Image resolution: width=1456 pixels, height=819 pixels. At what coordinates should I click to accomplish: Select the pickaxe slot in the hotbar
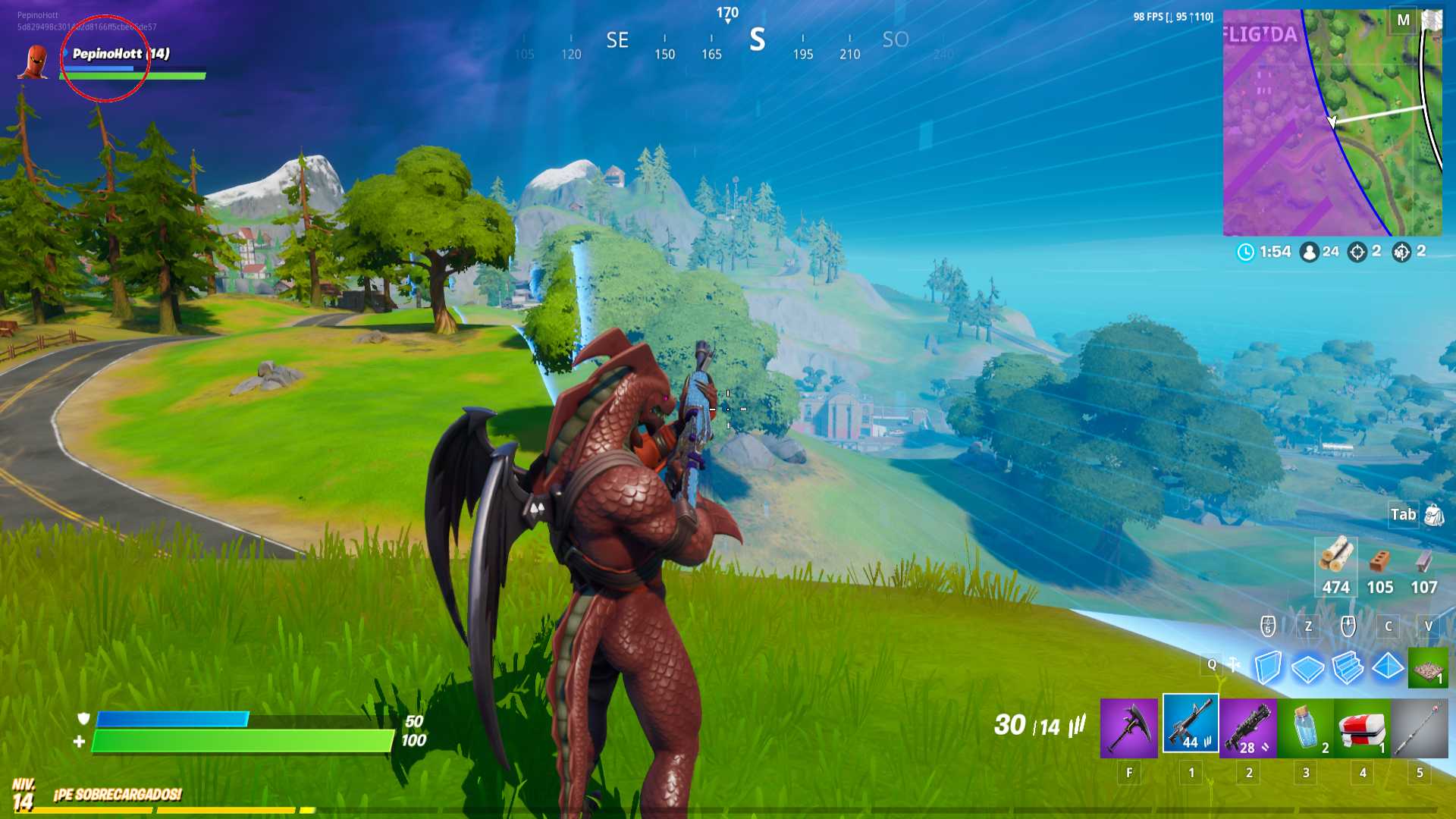click(x=1128, y=728)
